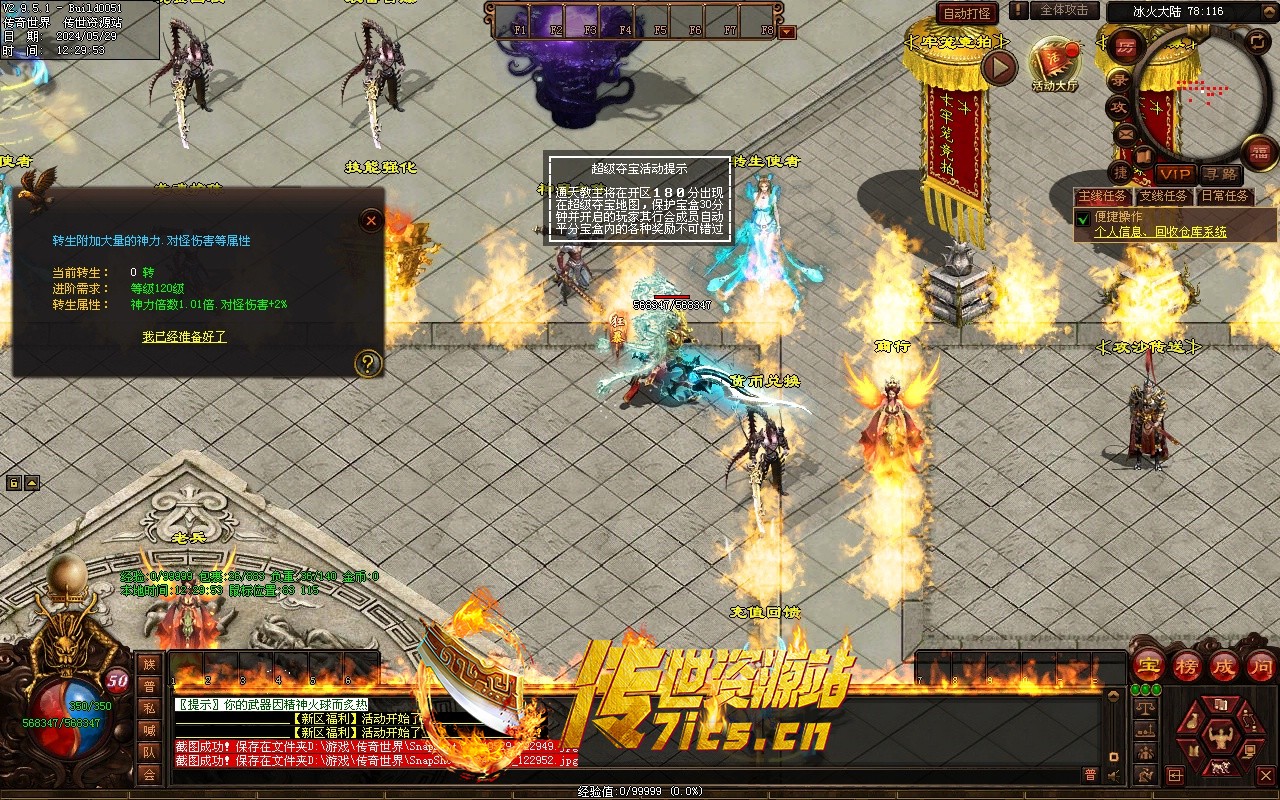Open the 宝 treasure round button
1280x800 pixels.
[x=1149, y=665]
